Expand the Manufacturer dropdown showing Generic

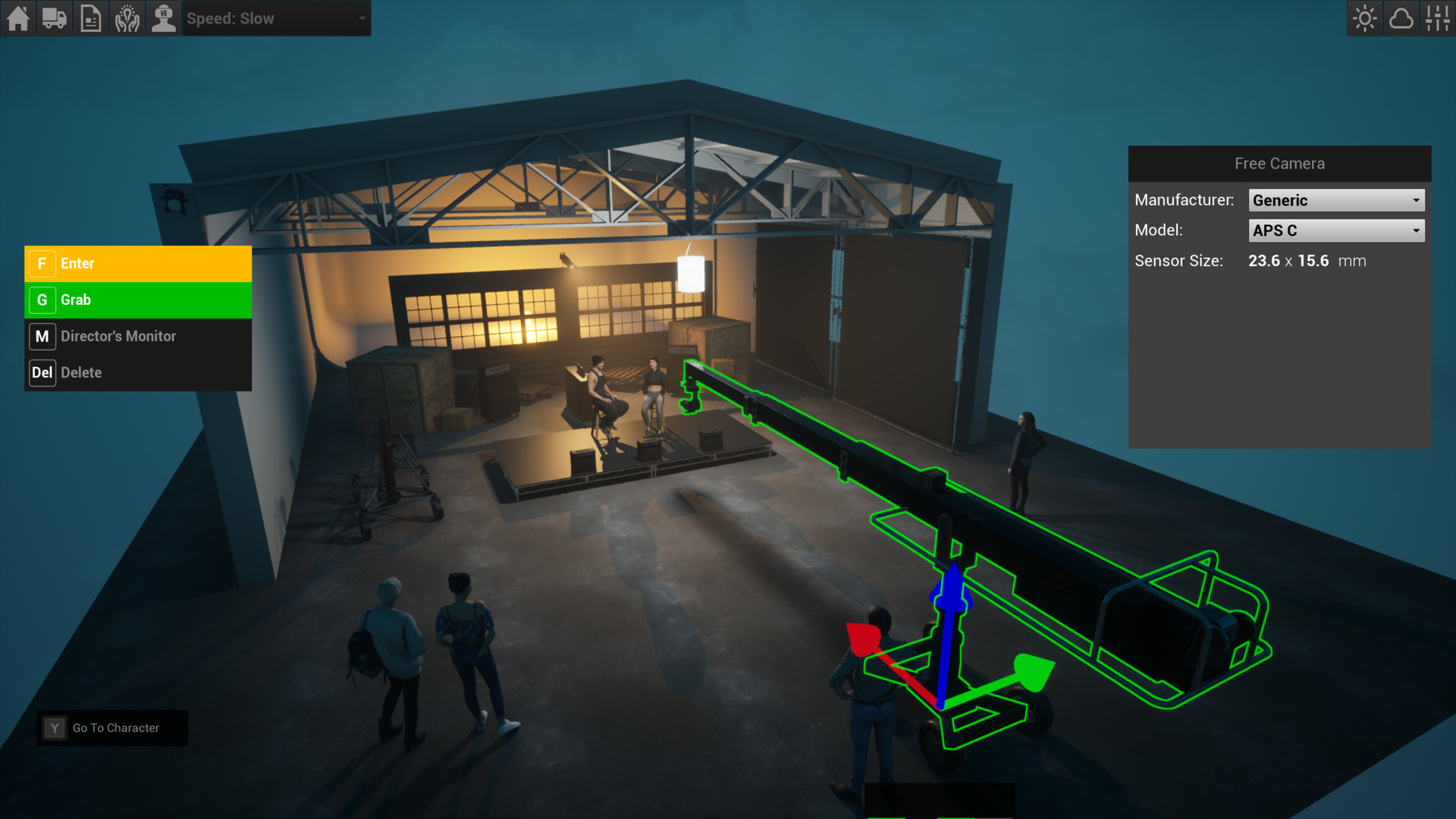click(x=1336, y=199)
